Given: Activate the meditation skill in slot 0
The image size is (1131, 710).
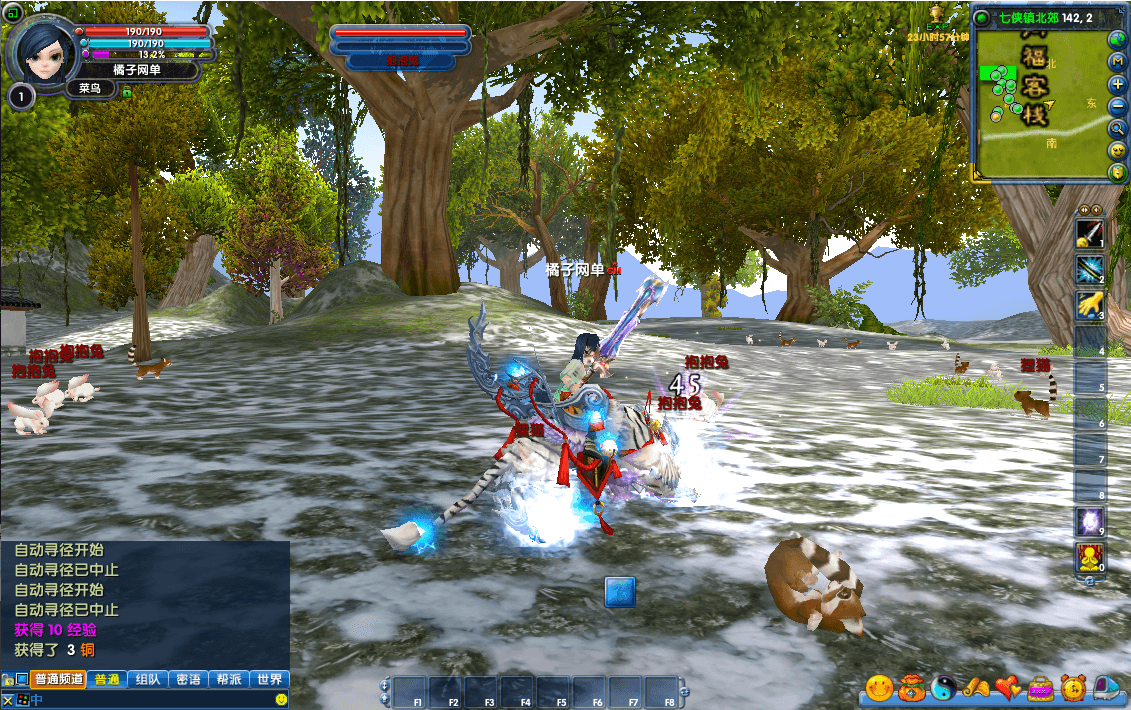Looking at the screenshot, I should 1089,557.
